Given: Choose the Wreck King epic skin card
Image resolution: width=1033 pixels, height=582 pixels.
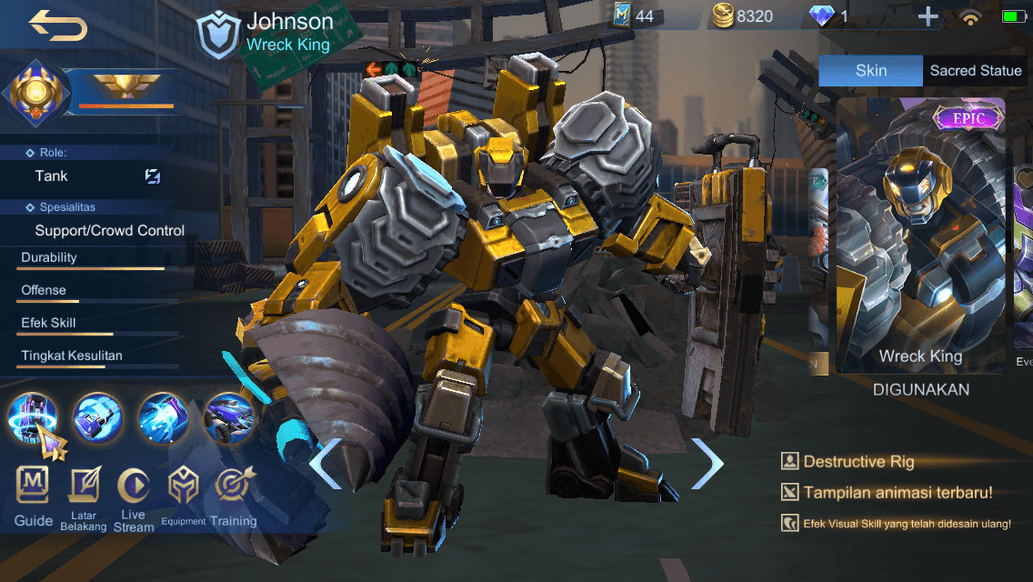Looking at the screenshot, I should [920, 235].
